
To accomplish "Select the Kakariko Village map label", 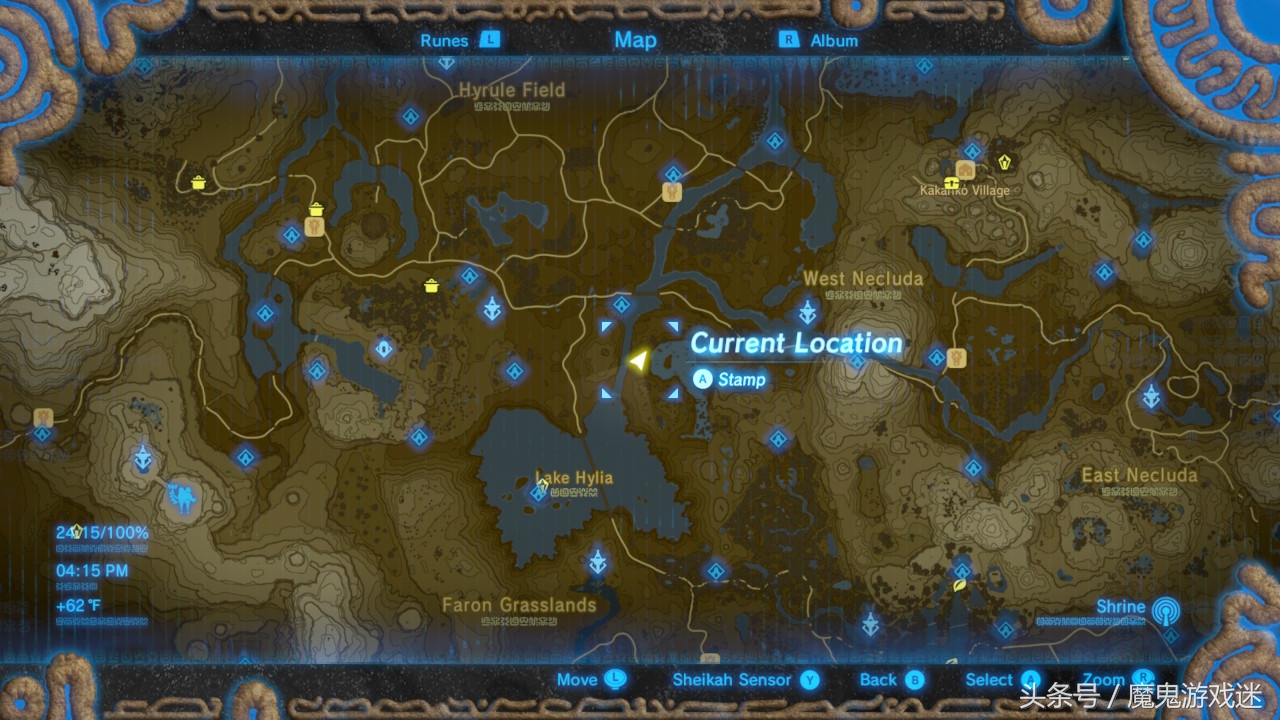I will [x=965, y=190].
